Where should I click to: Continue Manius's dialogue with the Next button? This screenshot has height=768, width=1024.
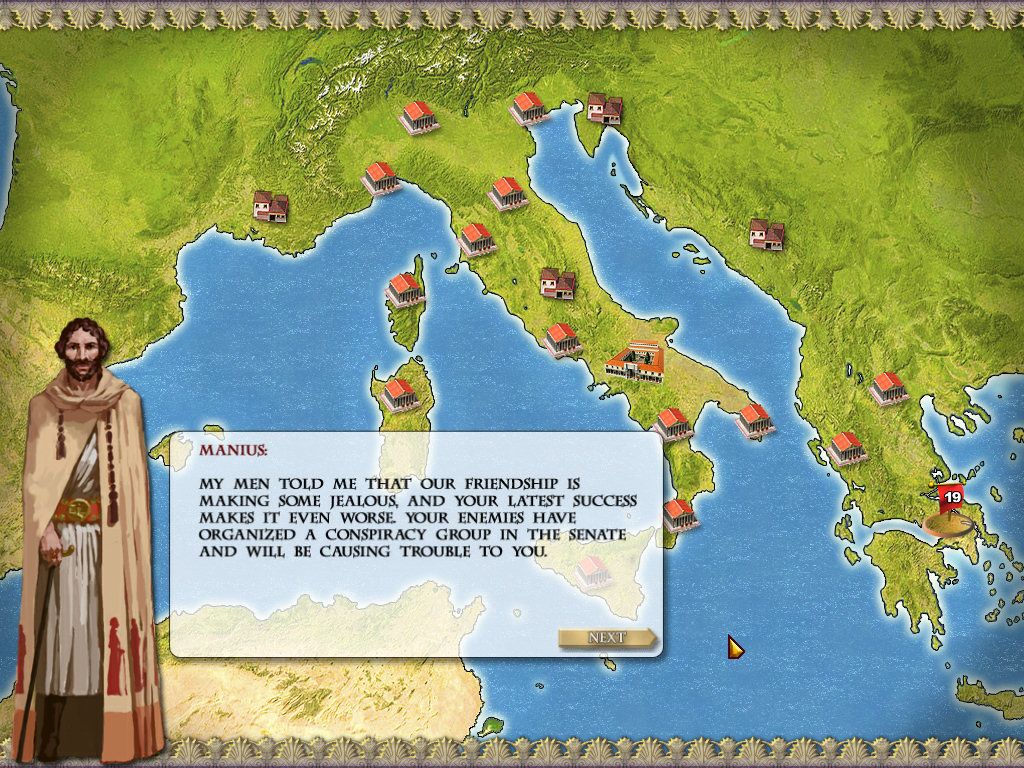click(x=607, y=638)
